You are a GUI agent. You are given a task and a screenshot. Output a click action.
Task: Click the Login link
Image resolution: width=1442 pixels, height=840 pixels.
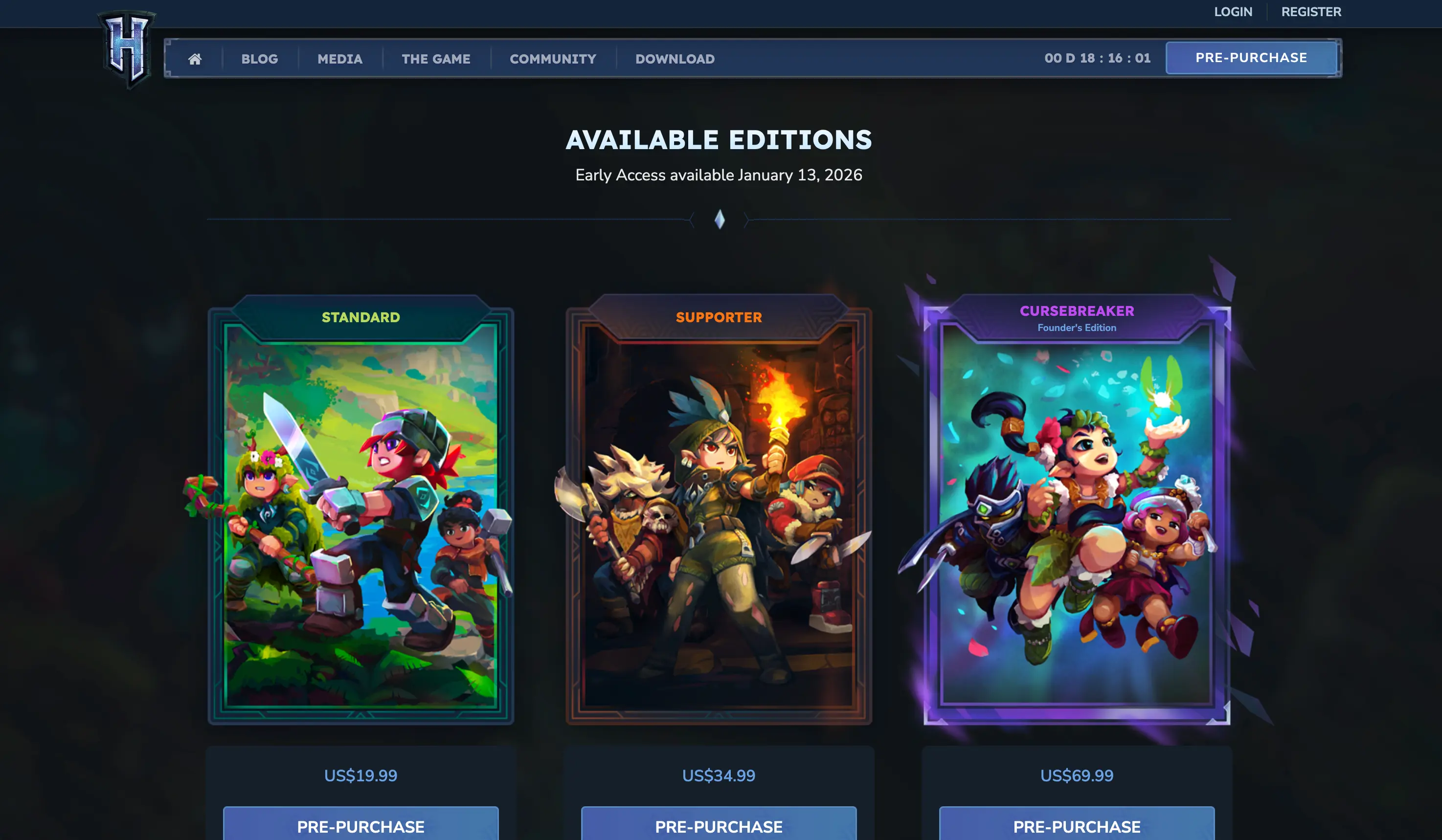1233,12
